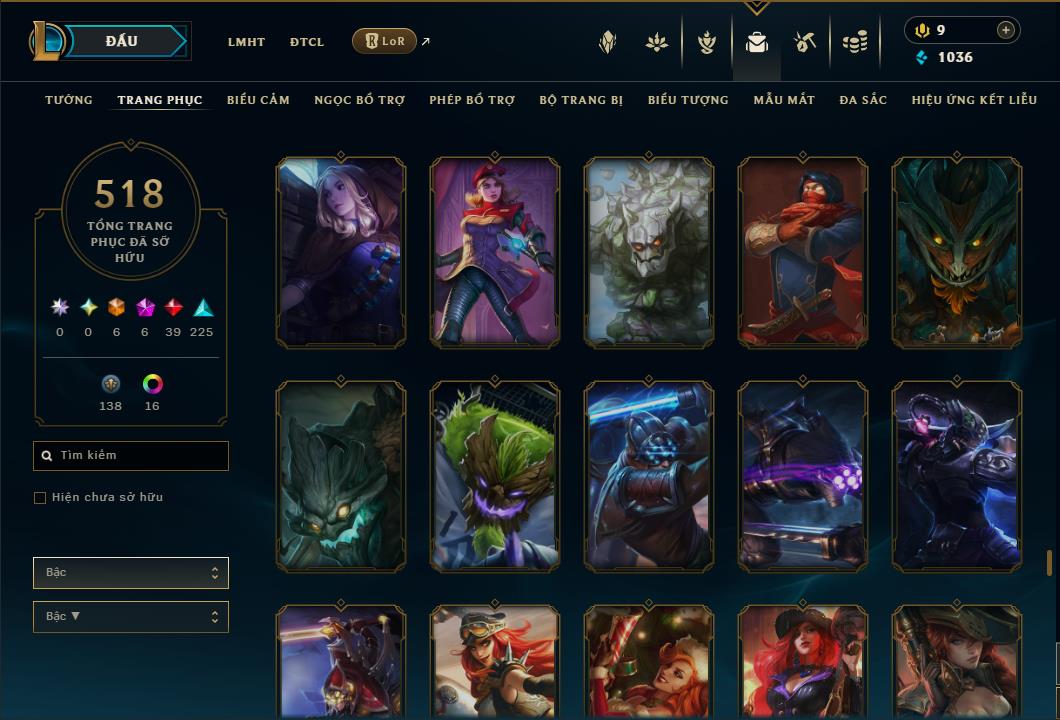Select the white stone golem skin card

tap(649, 252)
